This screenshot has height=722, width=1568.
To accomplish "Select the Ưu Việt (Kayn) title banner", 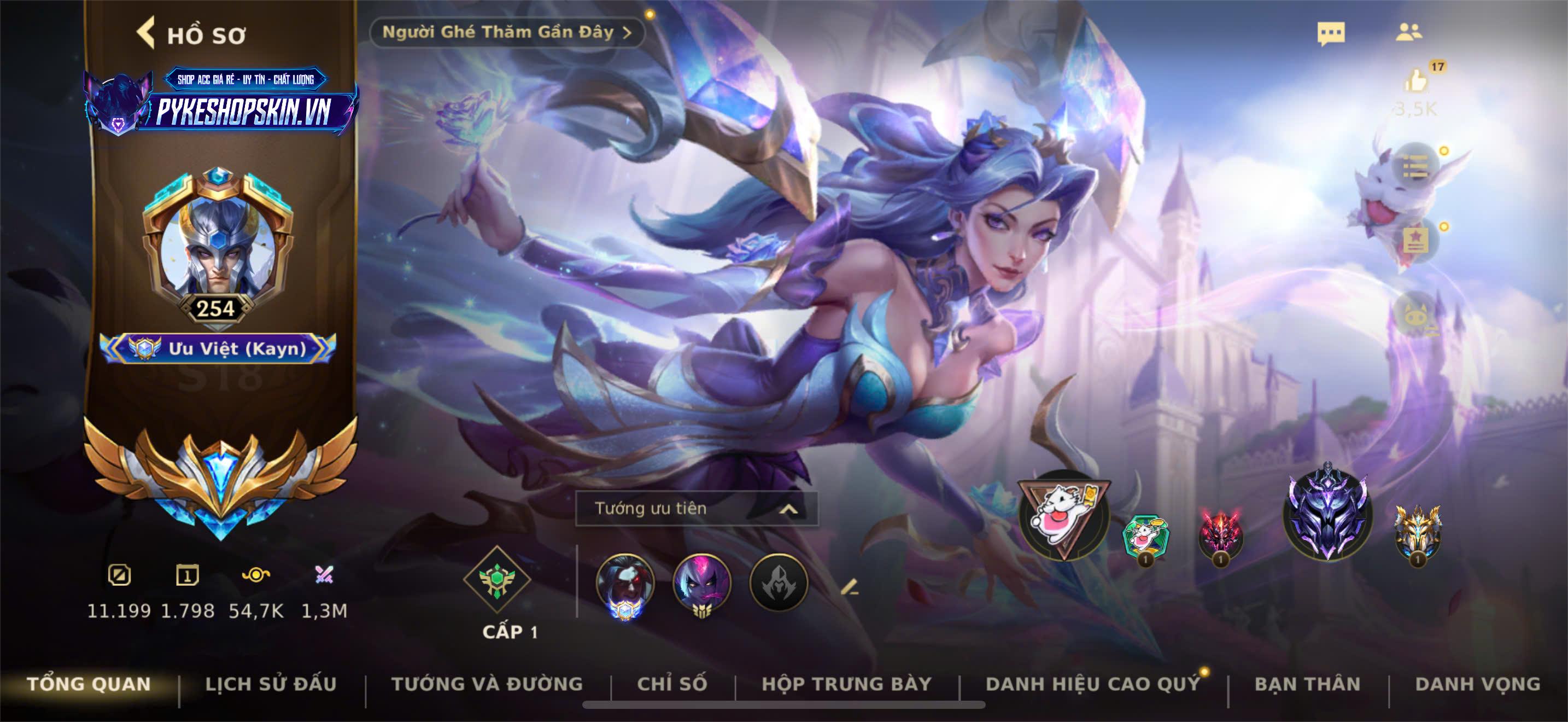I will 218,349.
